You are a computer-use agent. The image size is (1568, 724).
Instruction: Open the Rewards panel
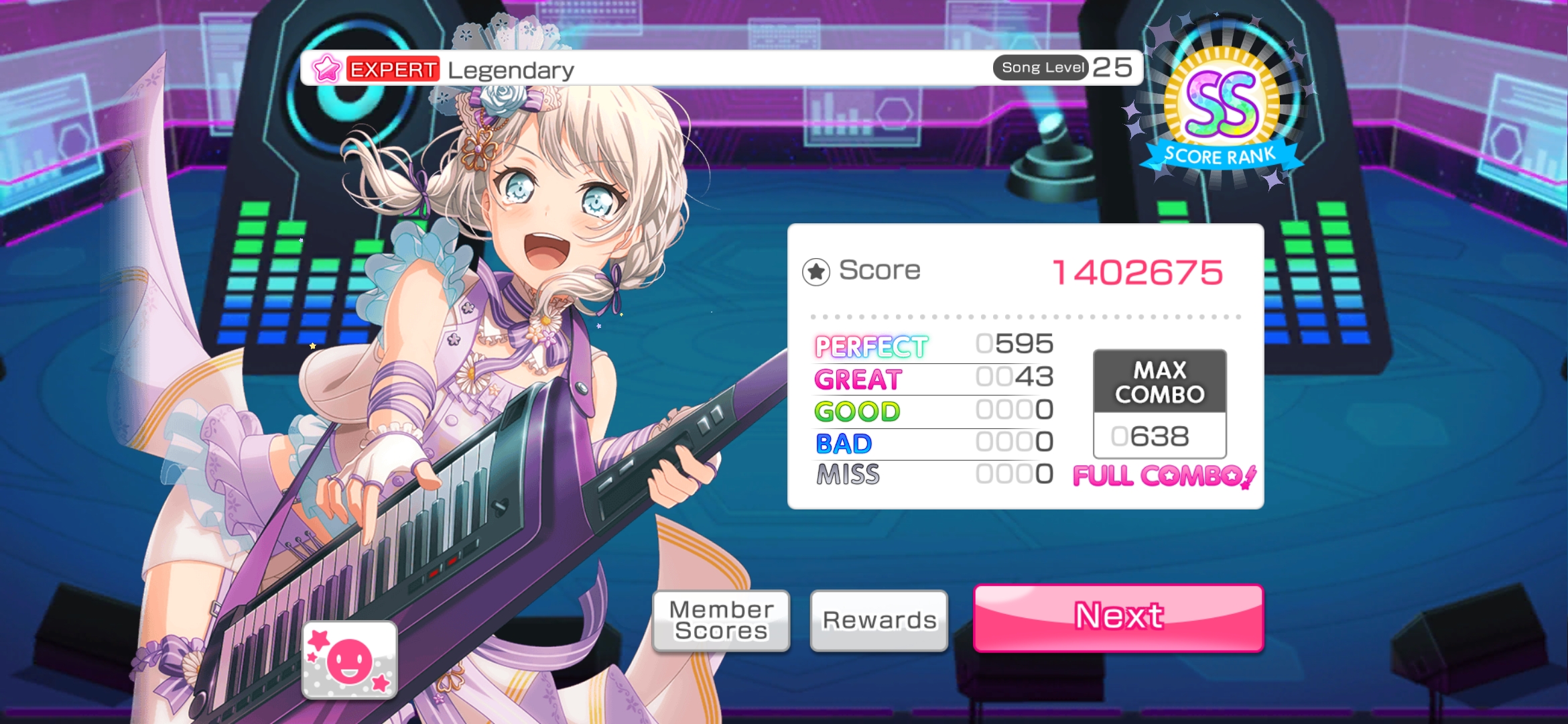pyautogui.click(x=879, y=621)
